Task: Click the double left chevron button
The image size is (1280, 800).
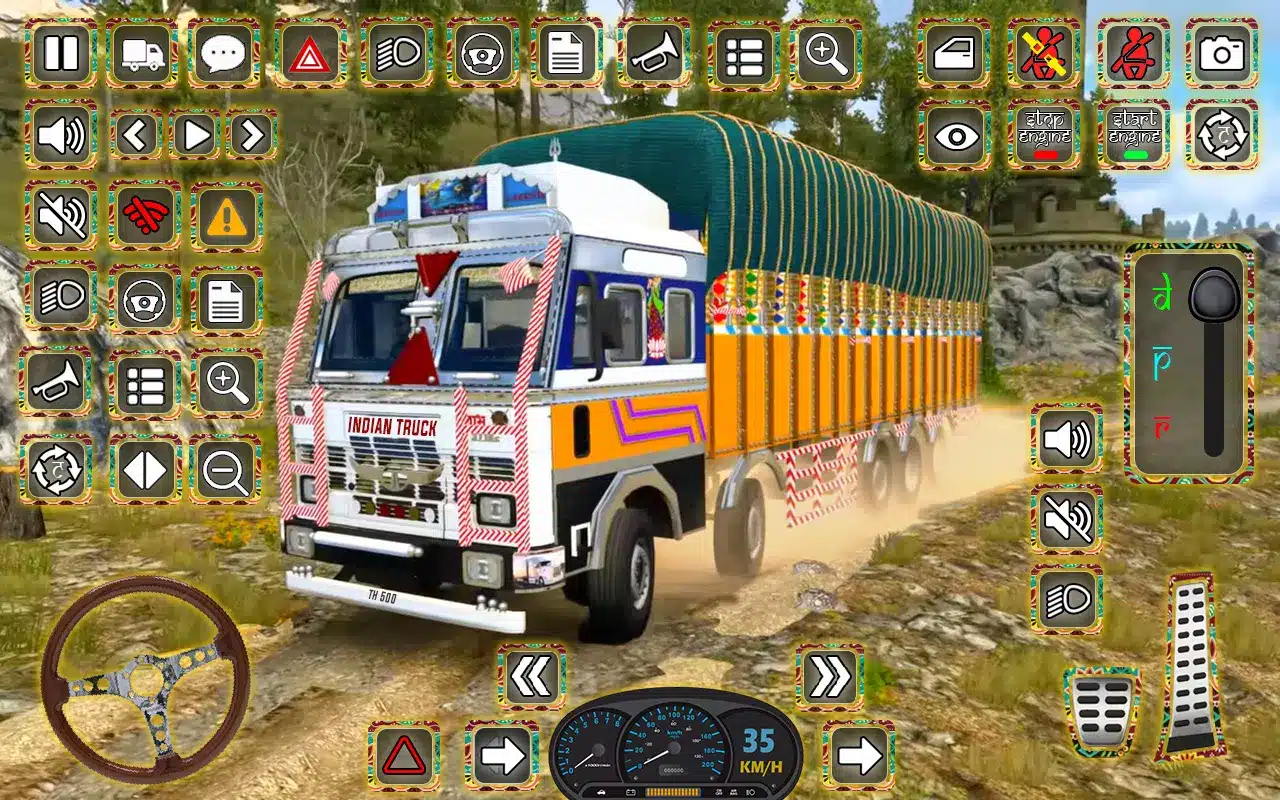Action: click(531, 677)
